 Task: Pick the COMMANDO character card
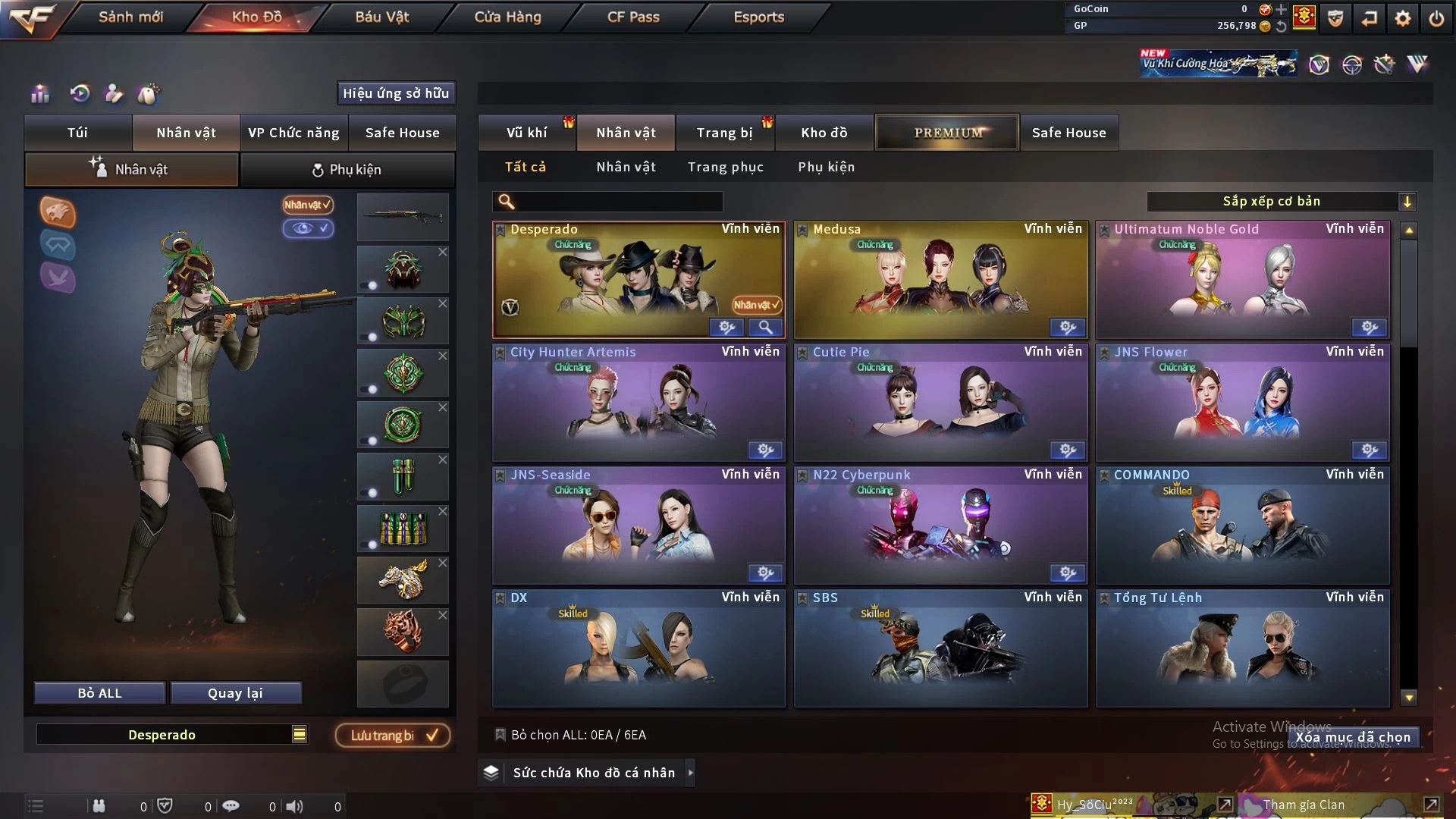click(1242, 526)
